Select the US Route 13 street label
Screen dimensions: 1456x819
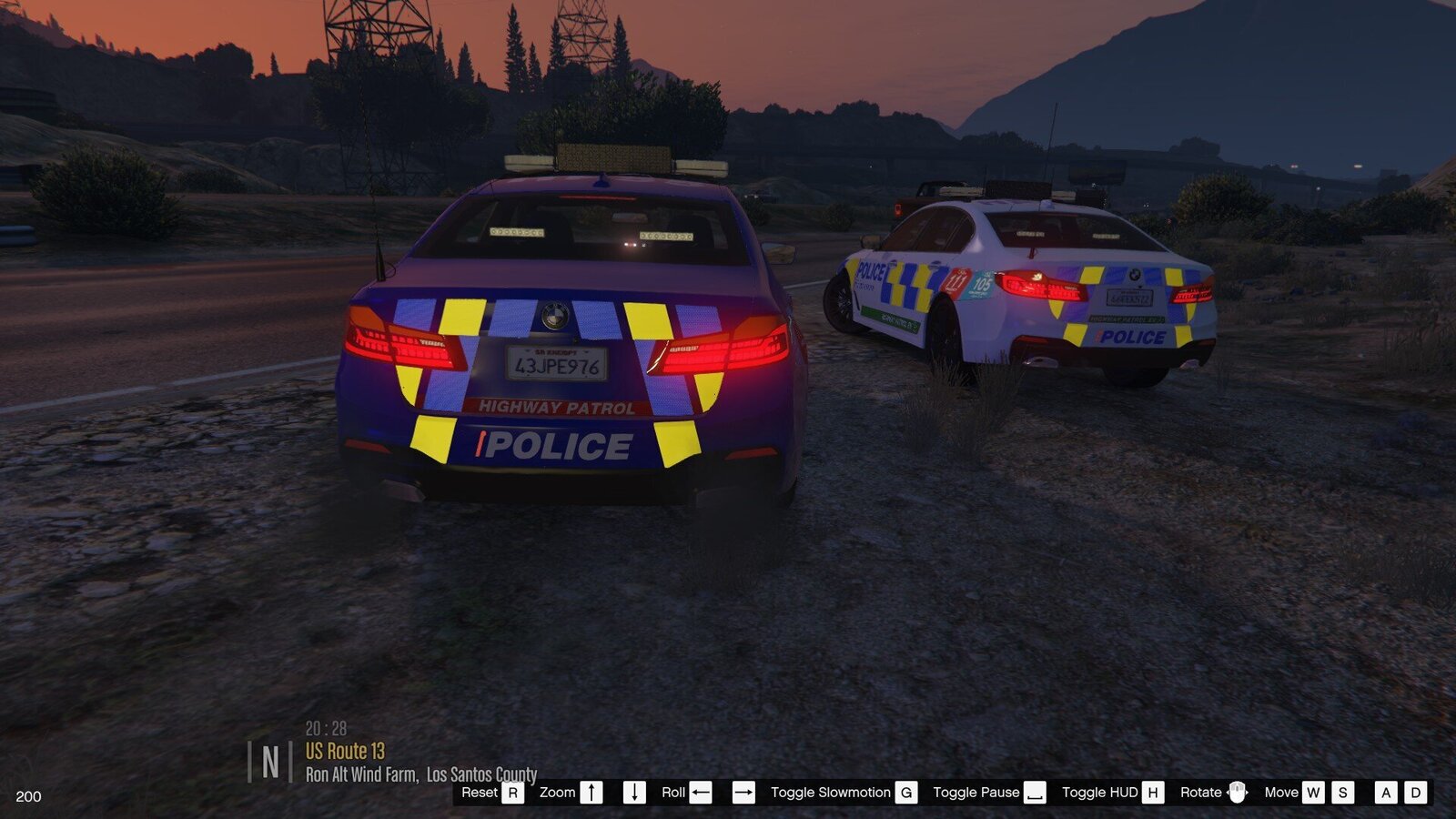[344, 752]
